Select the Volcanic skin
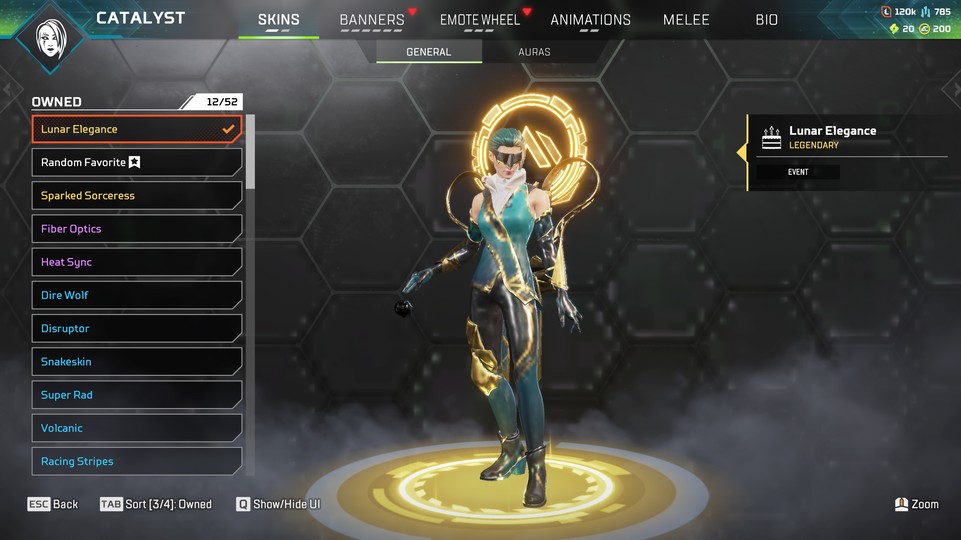The height and width of the screenshot is (540, 961). tap(137, 428)
